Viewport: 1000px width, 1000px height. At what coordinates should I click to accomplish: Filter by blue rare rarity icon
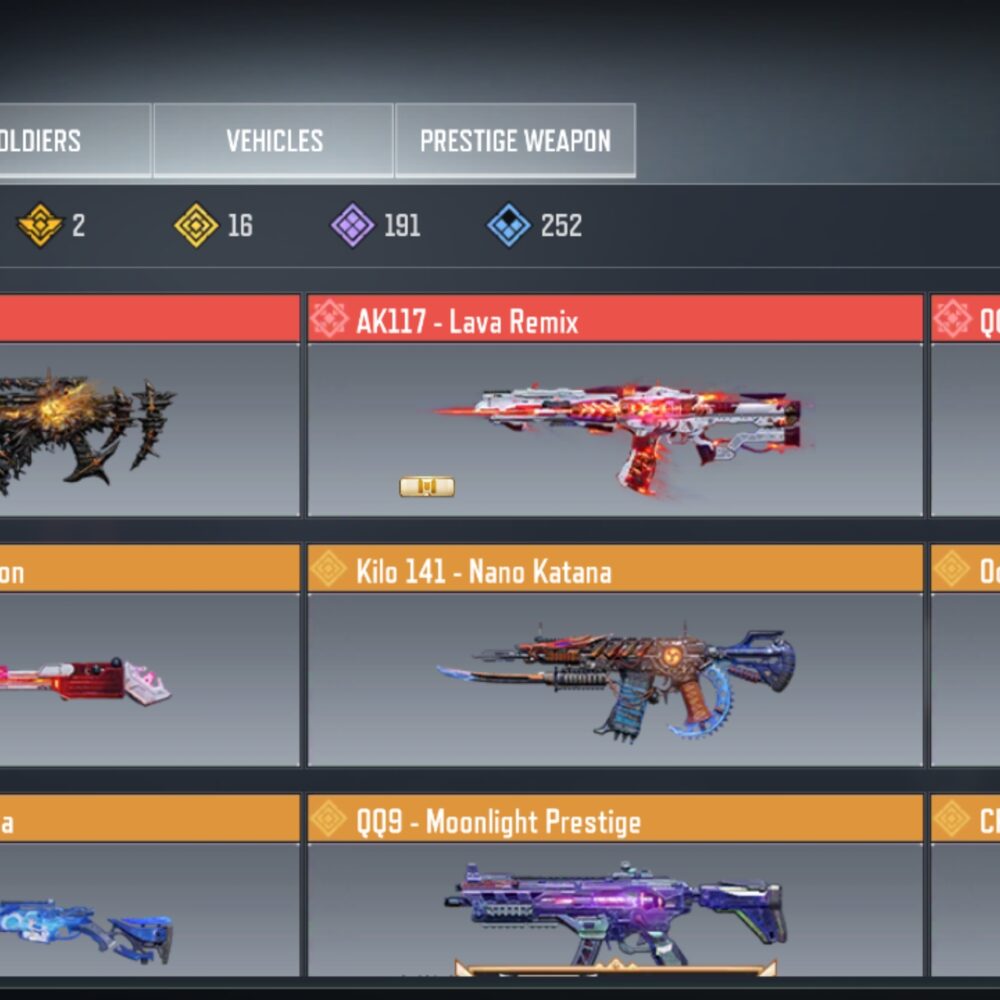[508, 226]
